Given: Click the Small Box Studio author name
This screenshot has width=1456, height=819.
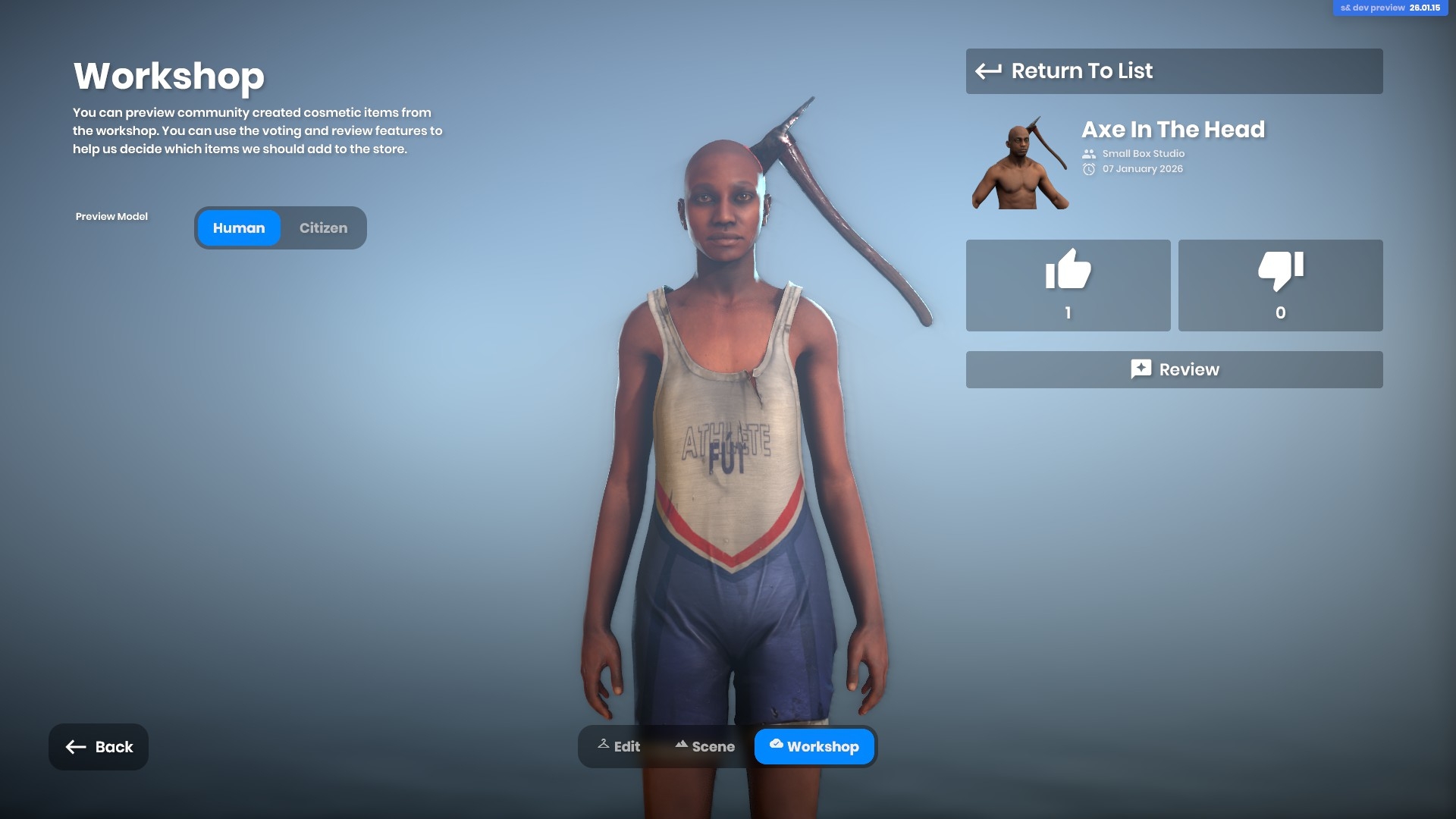Looking at the screenshot, I should click(x=1143, y=154).
